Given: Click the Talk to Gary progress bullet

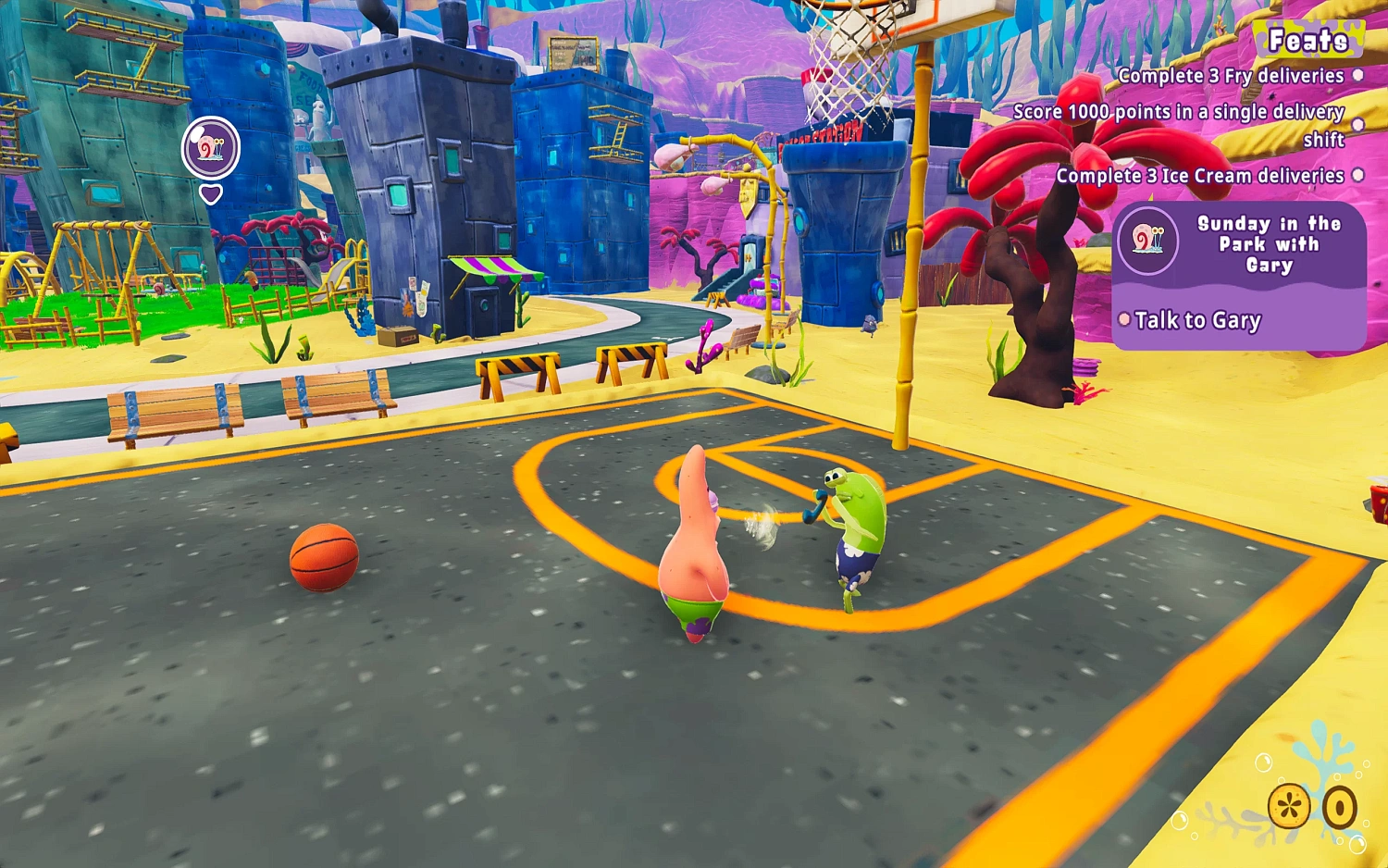Looking at the screenshot, I should pyautogui.click(x=1127, y=319).
